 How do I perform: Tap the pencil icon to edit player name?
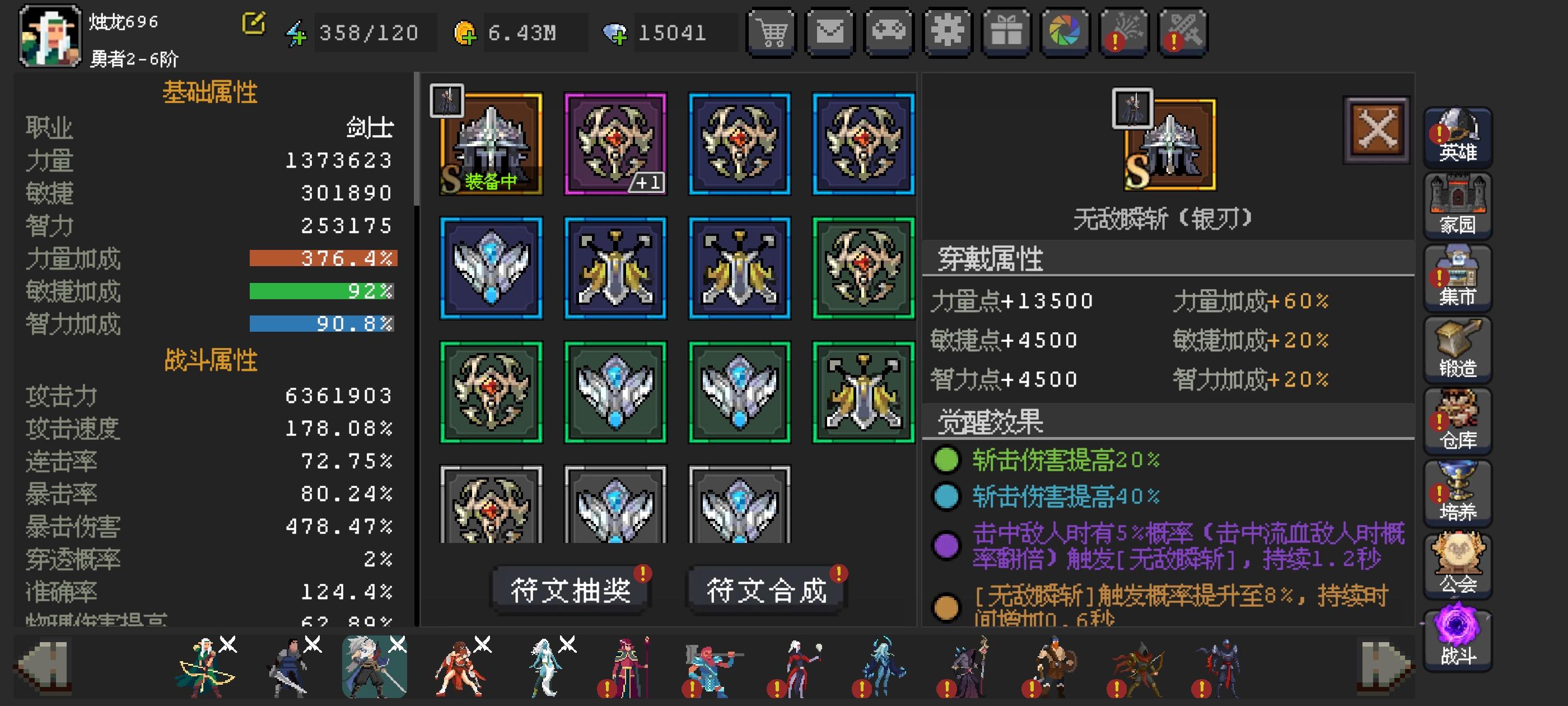point(254,24)
